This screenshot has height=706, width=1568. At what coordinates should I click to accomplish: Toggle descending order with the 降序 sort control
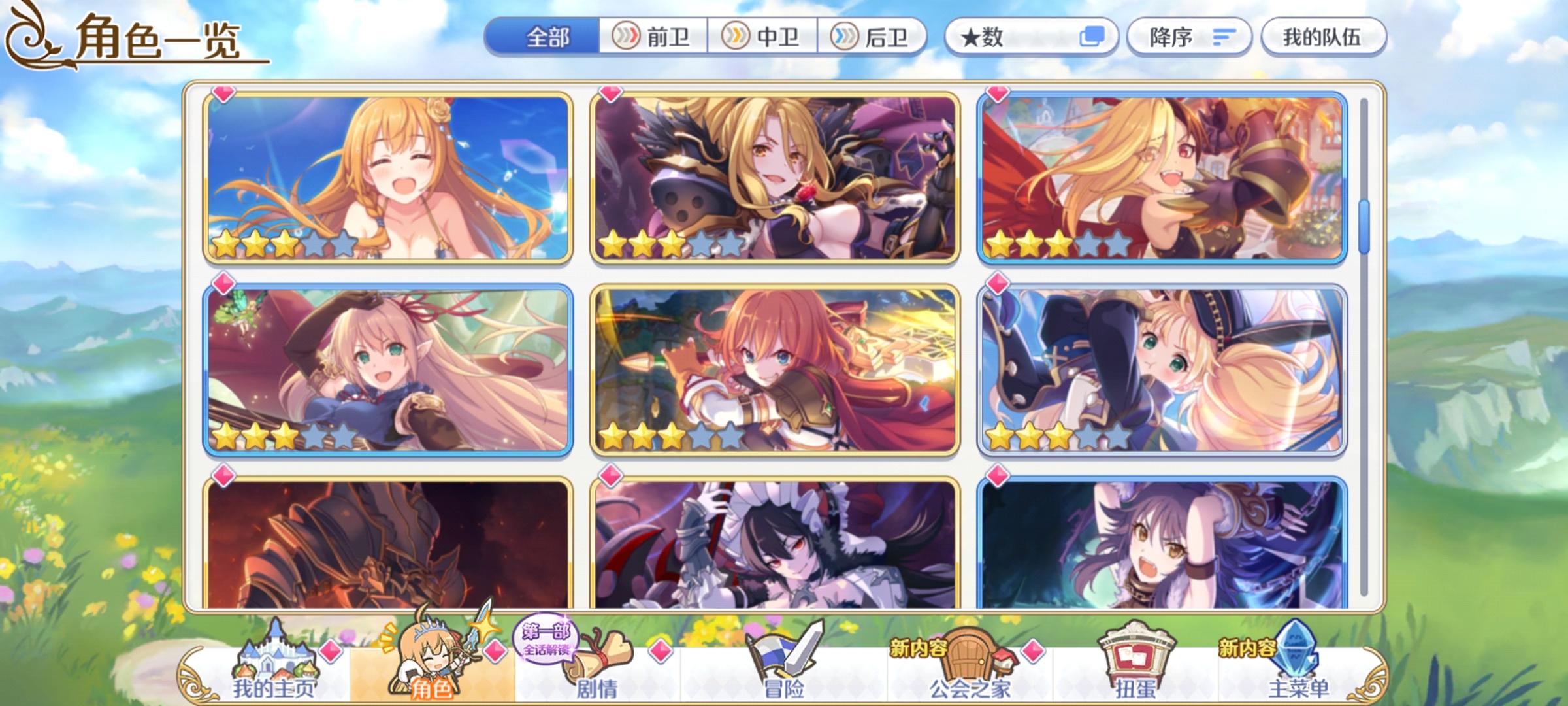tap(1188, 38)
